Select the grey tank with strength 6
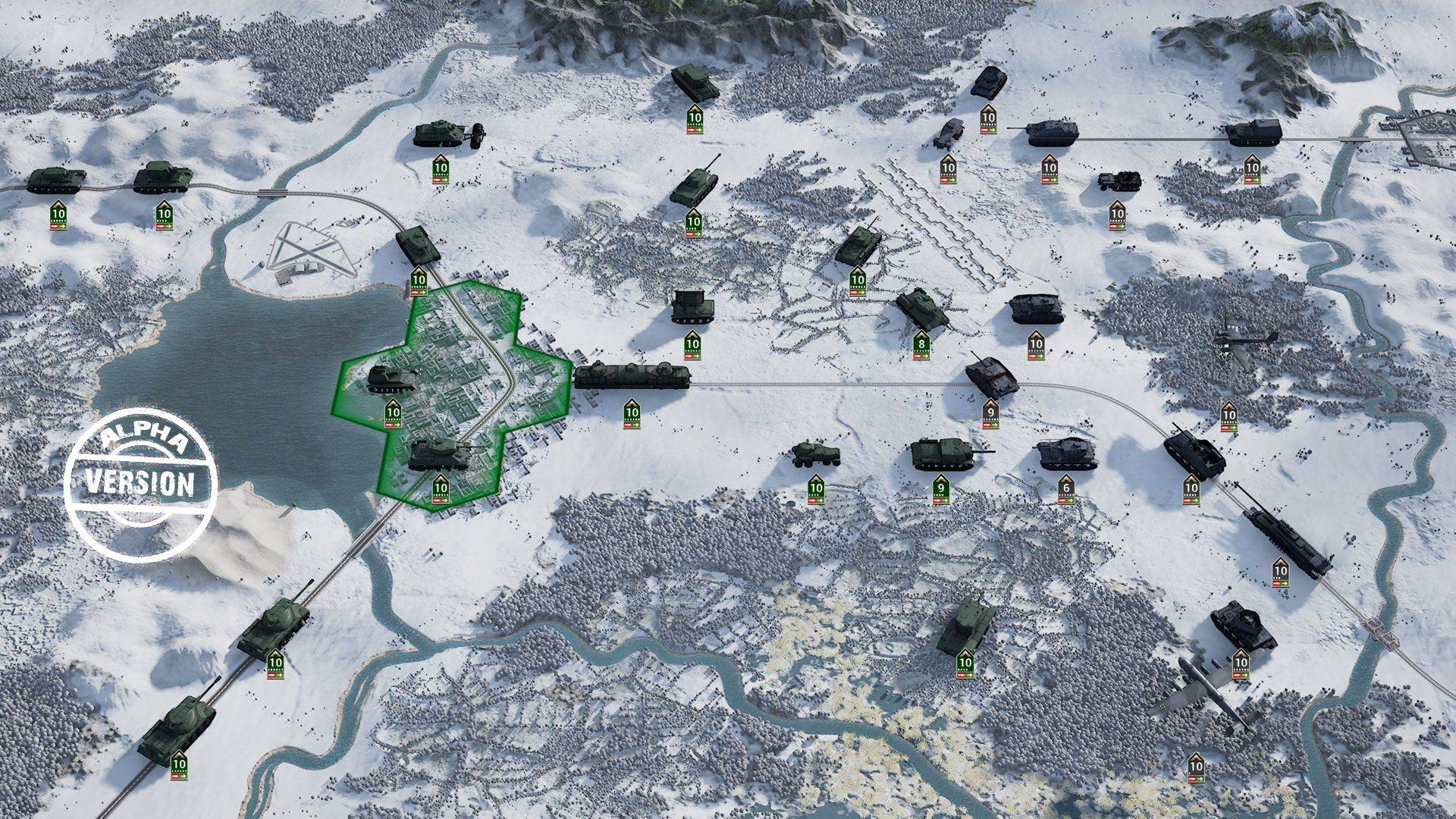The height and width of the screenshot is (819, 1456). tap(1066, 453)
